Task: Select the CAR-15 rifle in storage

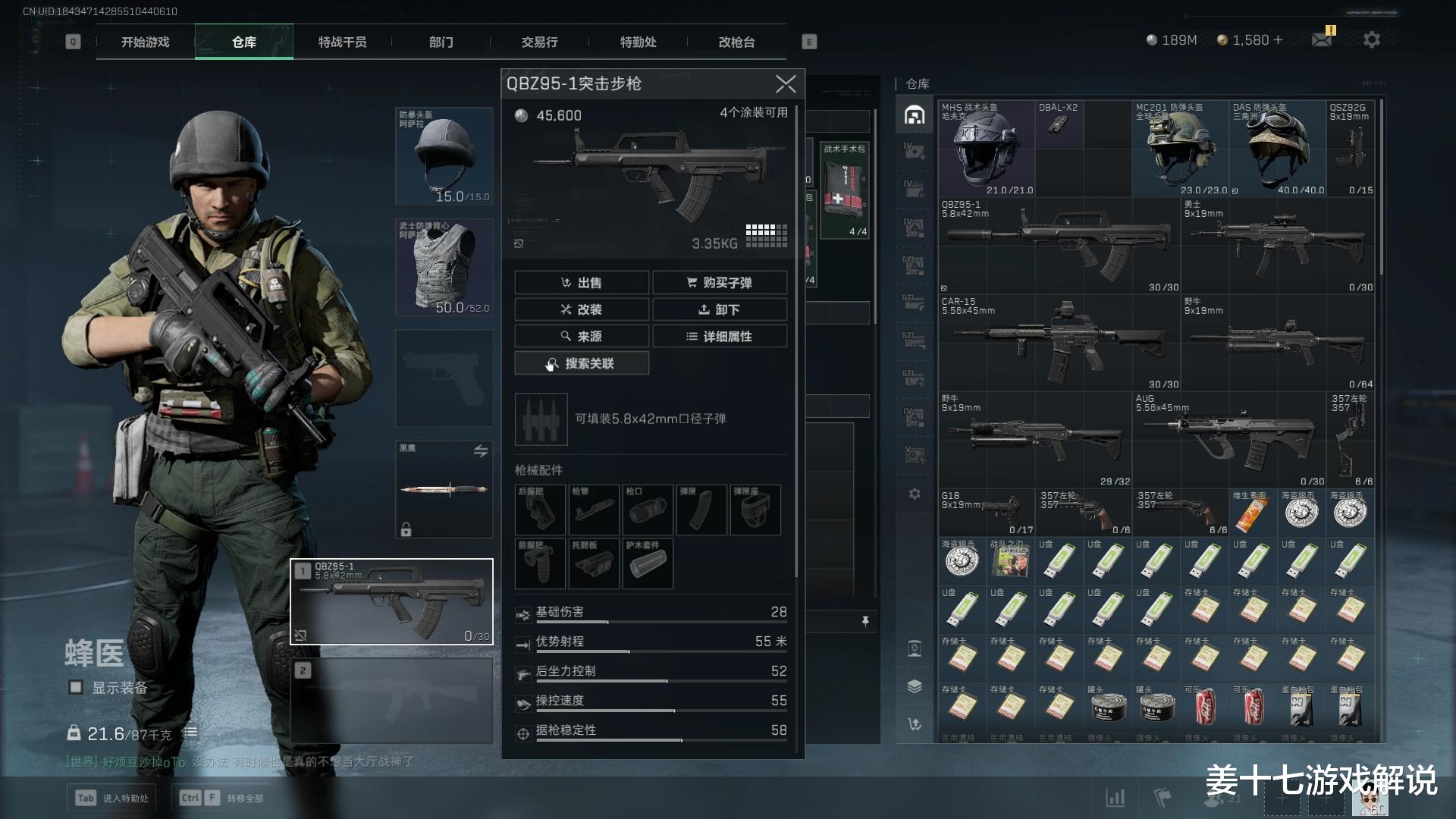Action: point(1058,341)
